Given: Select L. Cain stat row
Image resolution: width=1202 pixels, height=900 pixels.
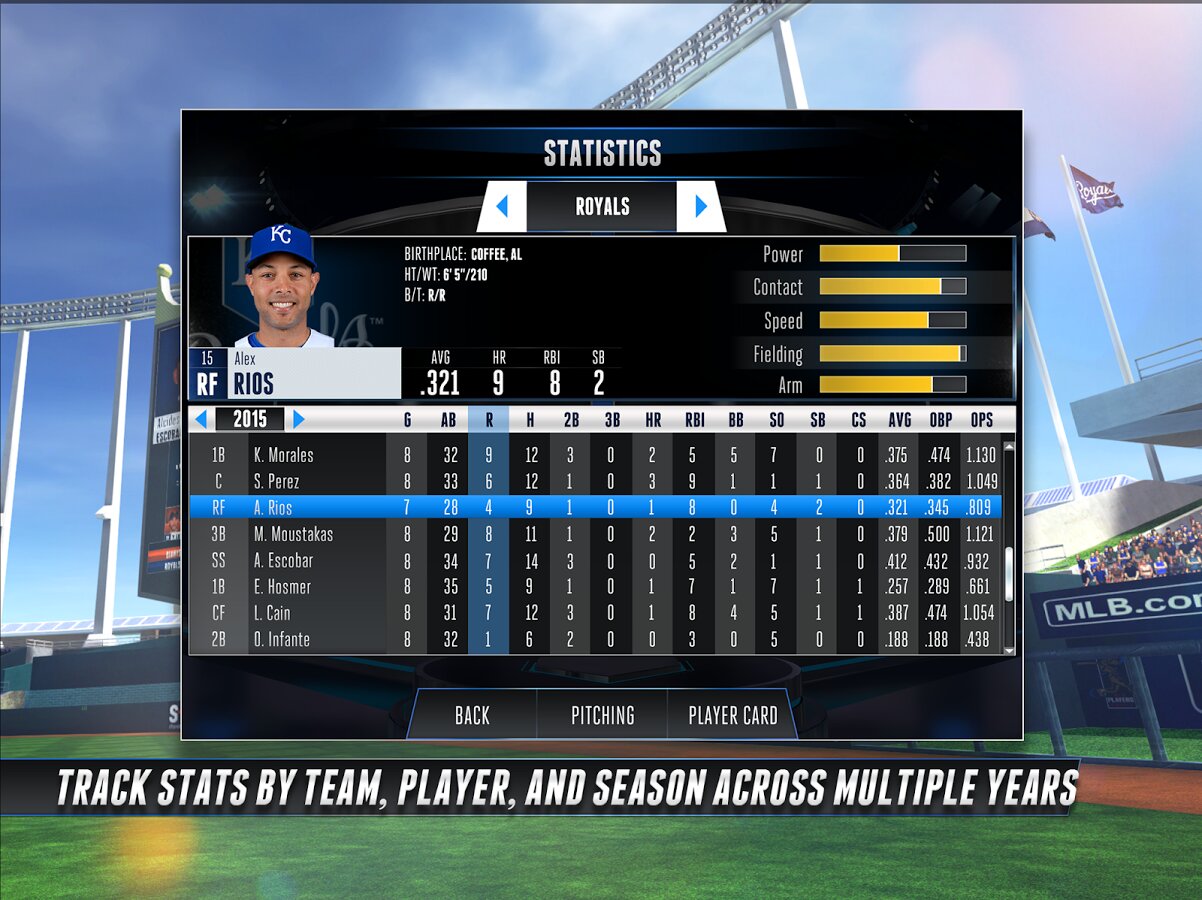Looking at the screenshot, I should (x=272, y=613).
